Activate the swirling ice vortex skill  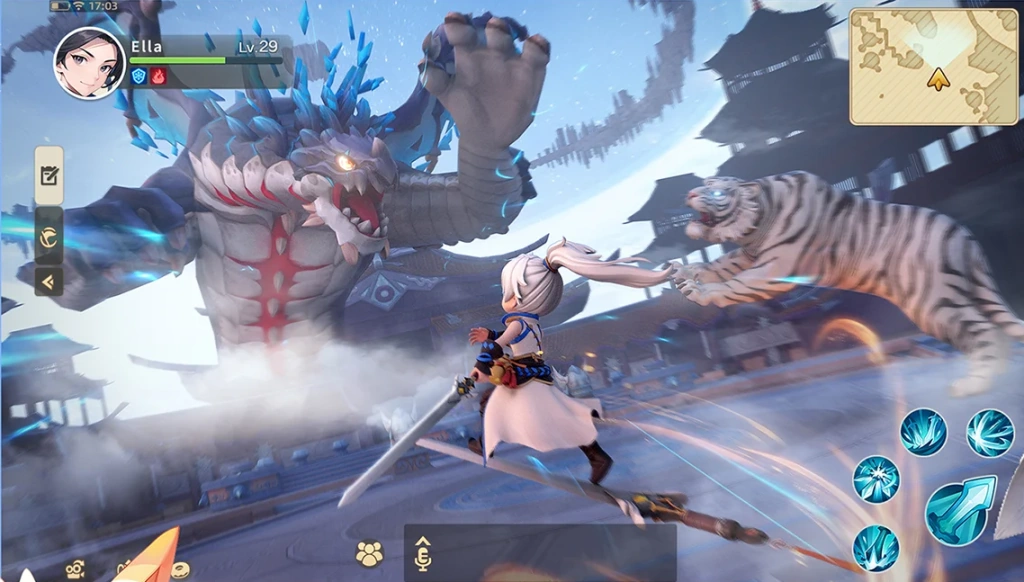[x=990, y=433]
